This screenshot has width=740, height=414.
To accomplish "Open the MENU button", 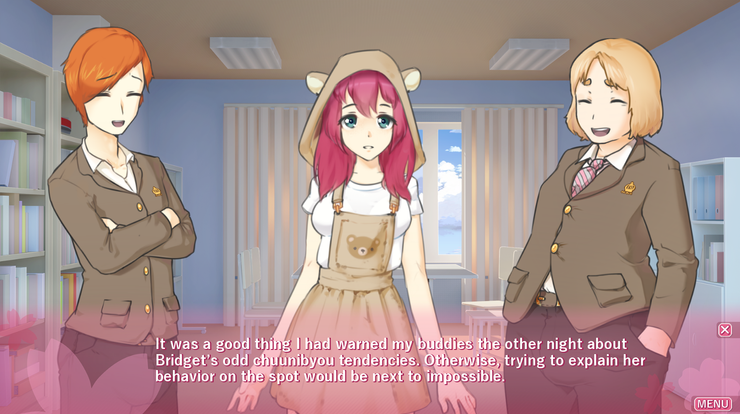I will click(x=712, y=403).
